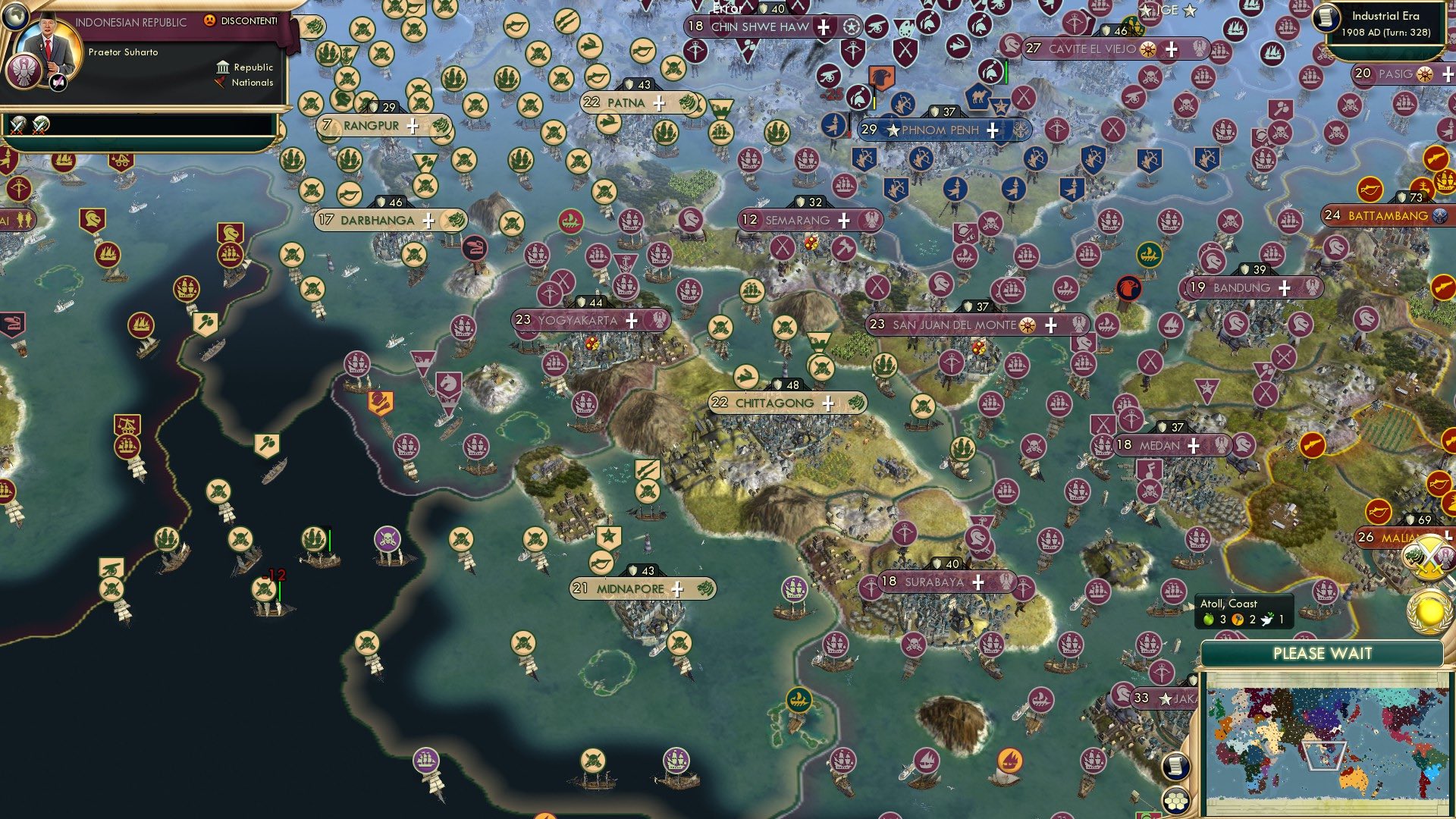Expand the Yogyakarta banner plus button
The image size is (1456, 819).
(630, 321)
